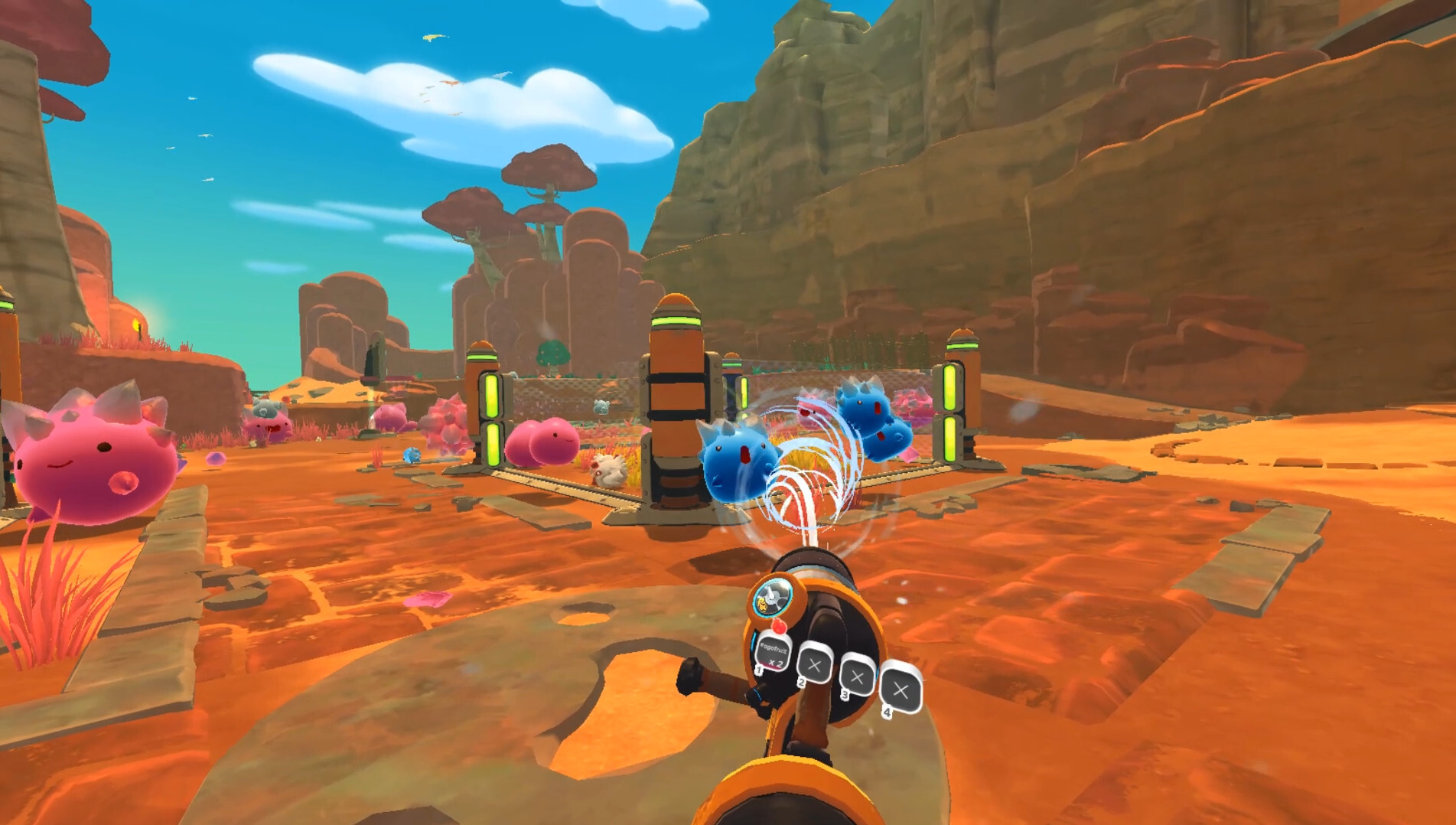The height and width of the screenshot is (825, 1456).
Task: Select the Pogofruit in vacpack slot 1
Action: click(774, 652)
